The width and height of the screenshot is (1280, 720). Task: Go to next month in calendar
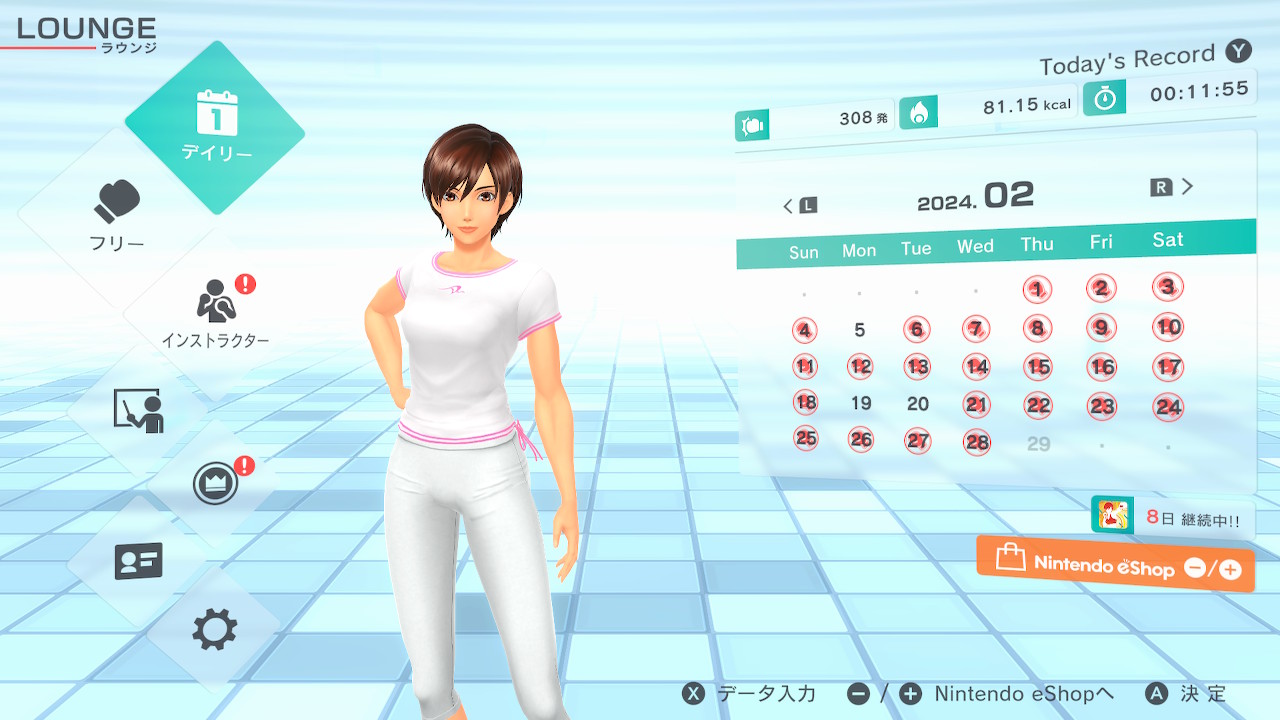[1173, 187]
